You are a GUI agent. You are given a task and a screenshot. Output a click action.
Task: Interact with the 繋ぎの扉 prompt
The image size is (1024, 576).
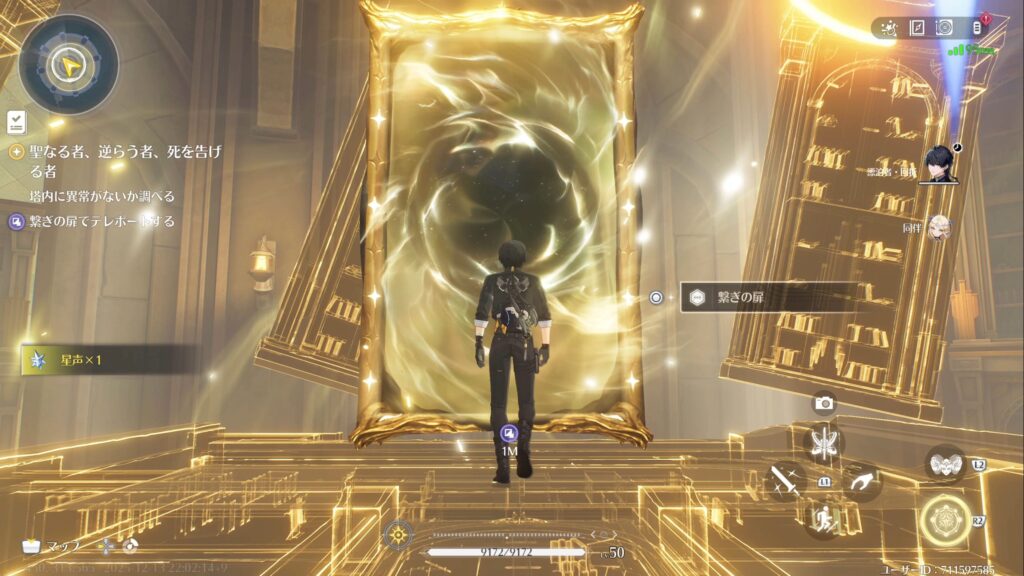click(x=768, y=297)
